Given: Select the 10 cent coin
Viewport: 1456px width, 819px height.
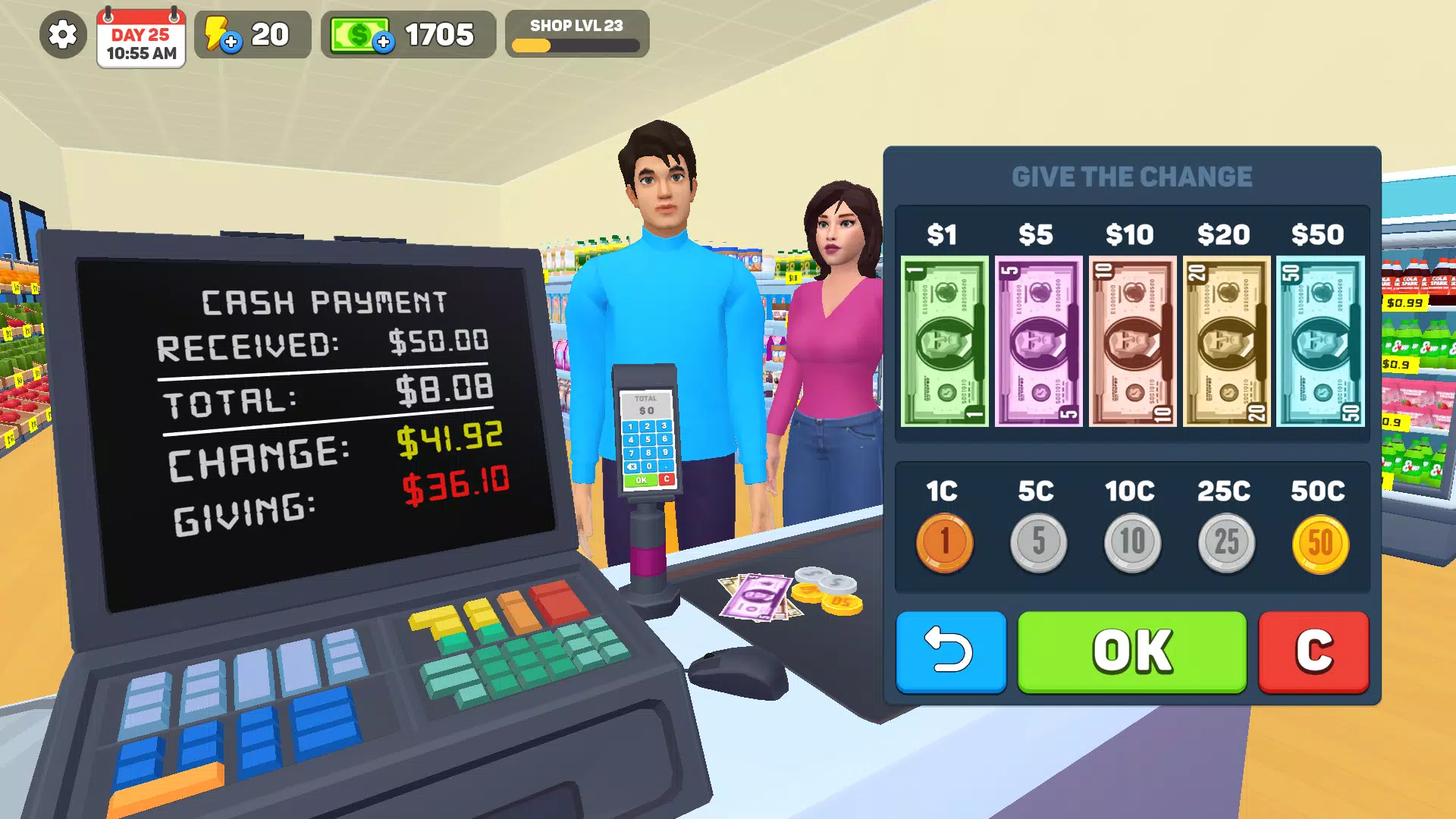Looking at the screenshot, I should (x=1131, y=540).
